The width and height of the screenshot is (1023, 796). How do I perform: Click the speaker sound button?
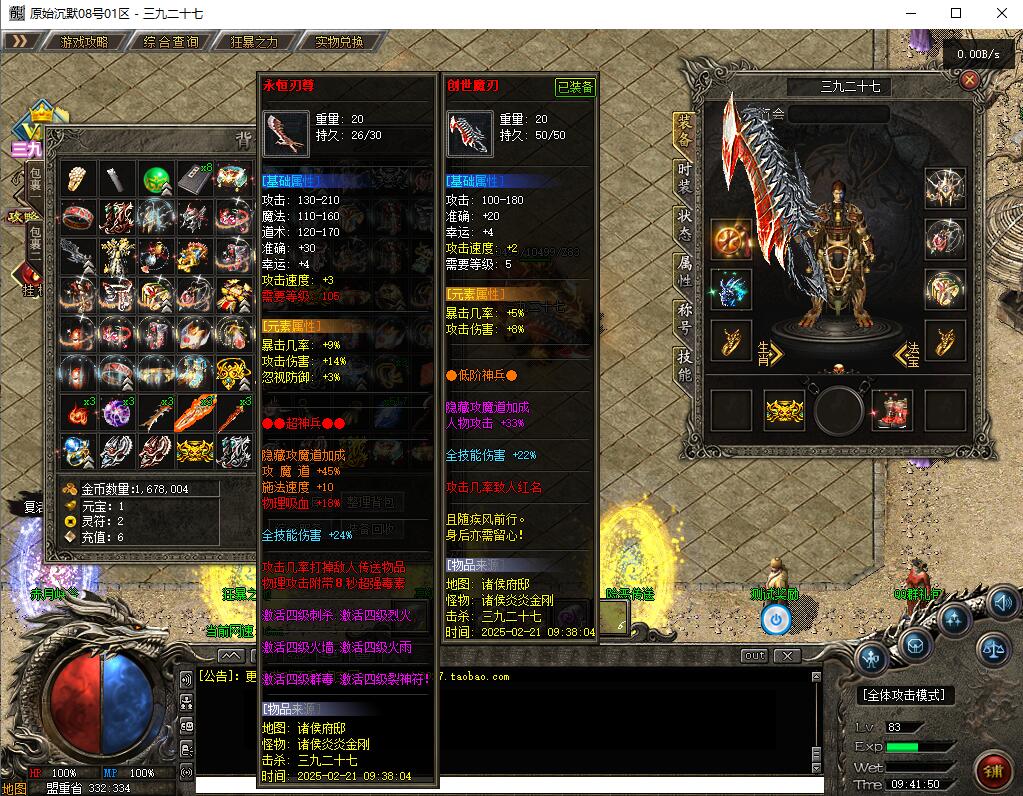pyautogui.click(x=1004, y=603)
